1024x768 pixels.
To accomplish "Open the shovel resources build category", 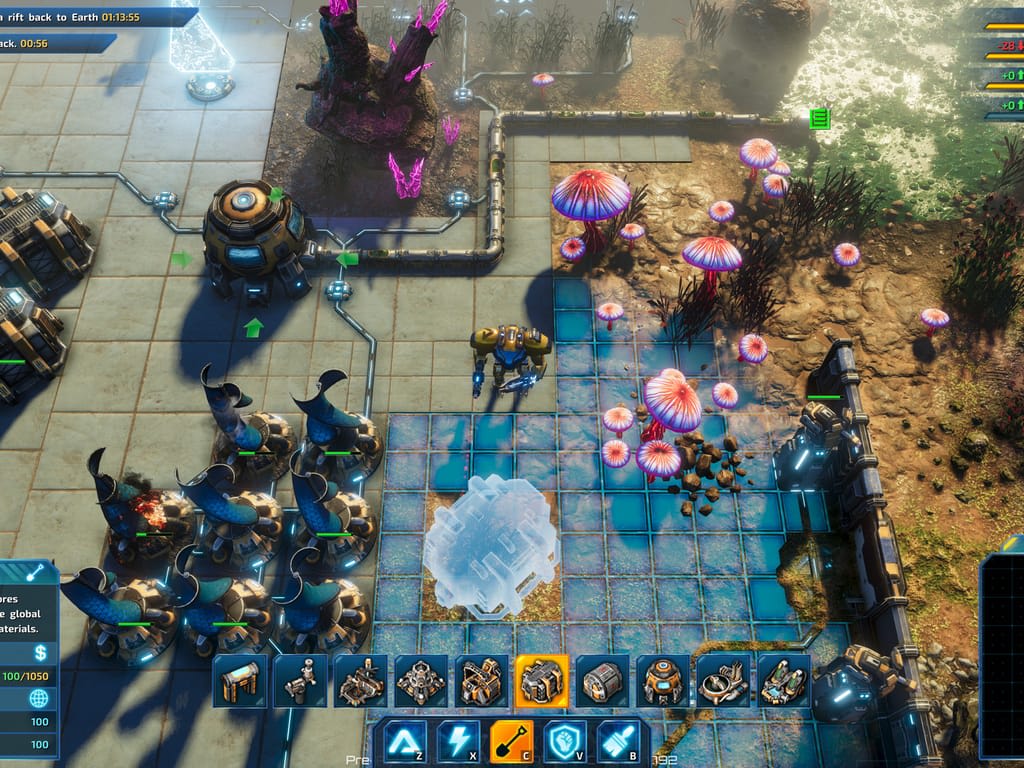I will pyautogui.click(x=511, y=742).
